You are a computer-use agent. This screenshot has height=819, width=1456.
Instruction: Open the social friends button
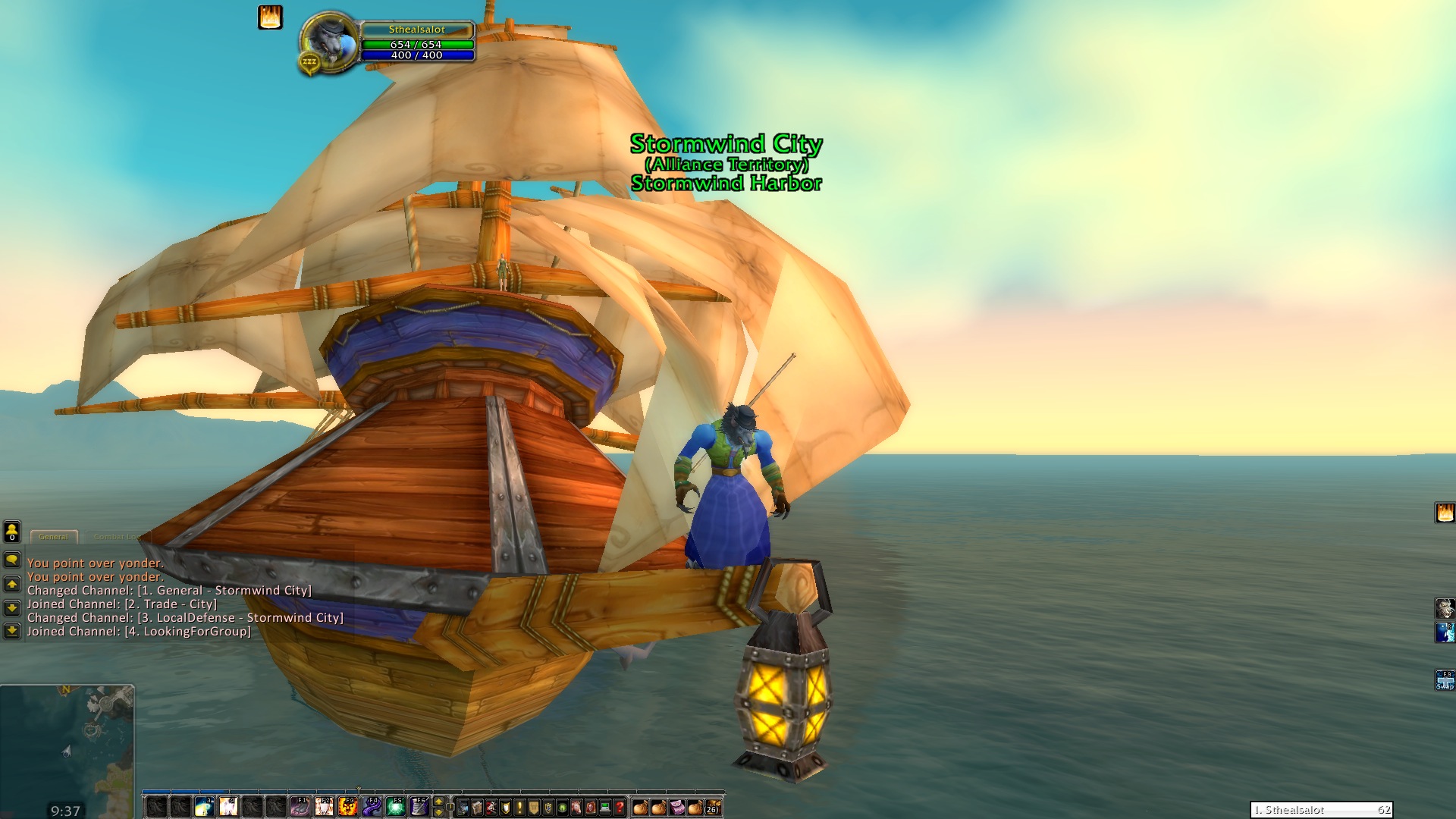coord(12,532)
